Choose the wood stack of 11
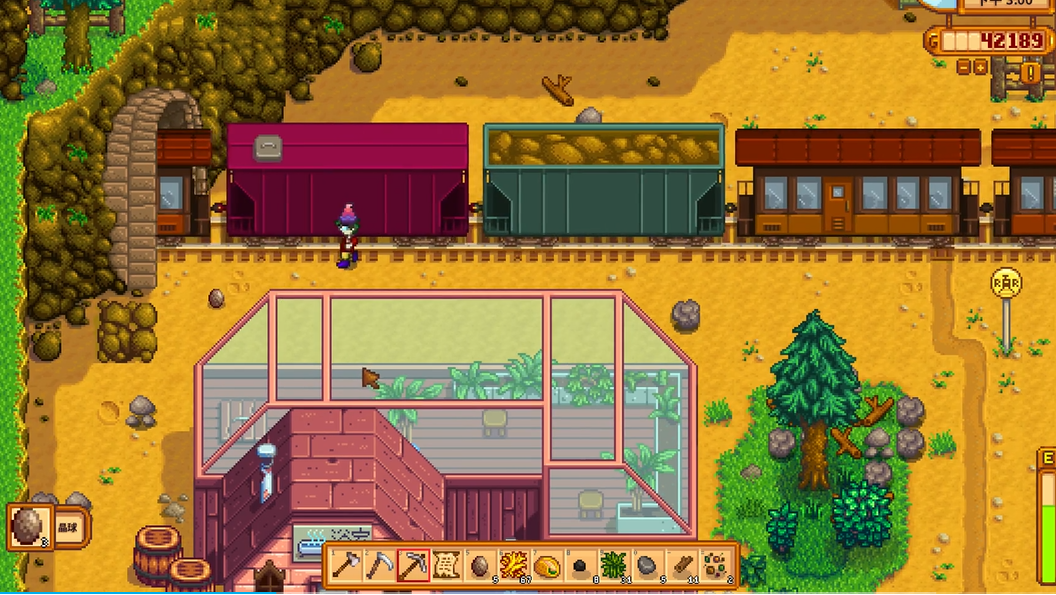 pos(682,565)
